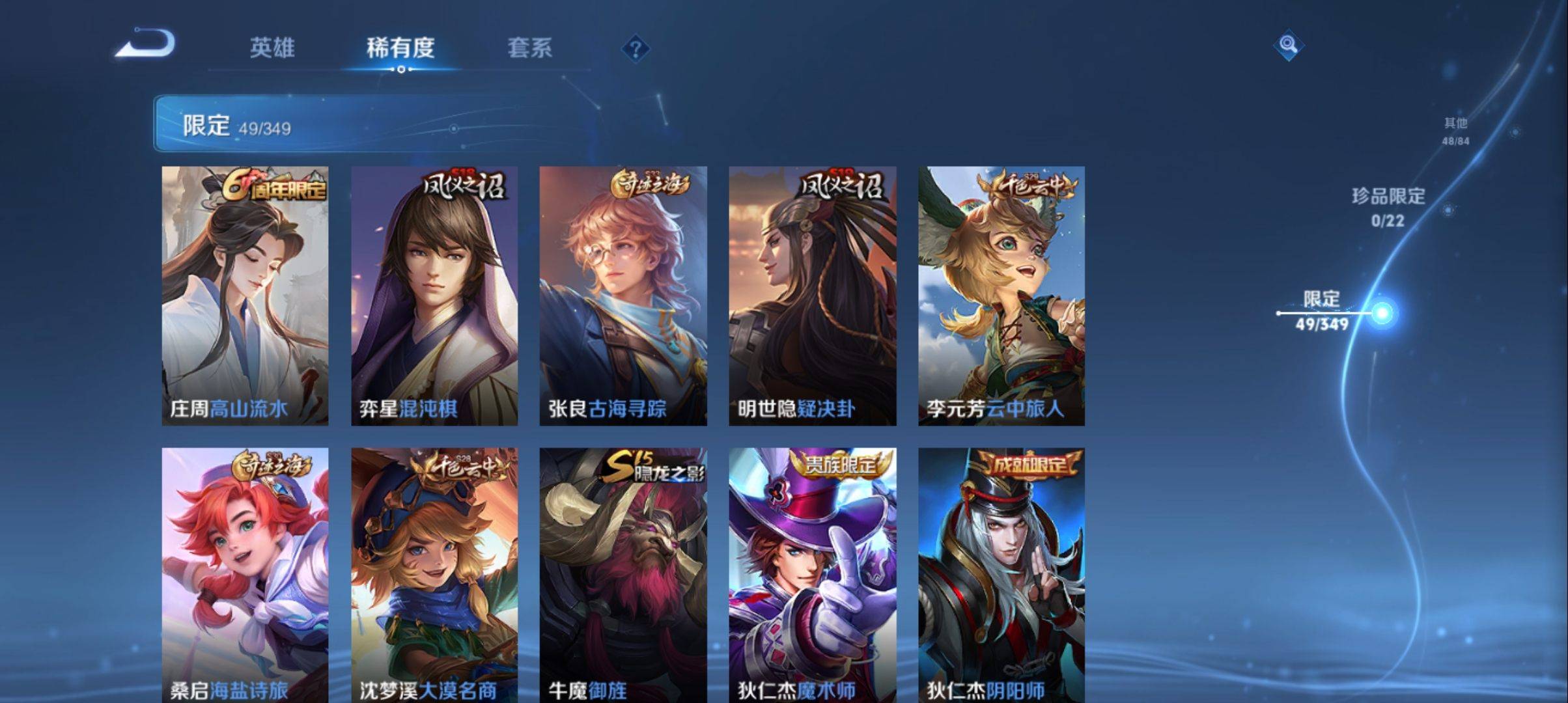Select the 限定 49/349 timeline node

1381,313
